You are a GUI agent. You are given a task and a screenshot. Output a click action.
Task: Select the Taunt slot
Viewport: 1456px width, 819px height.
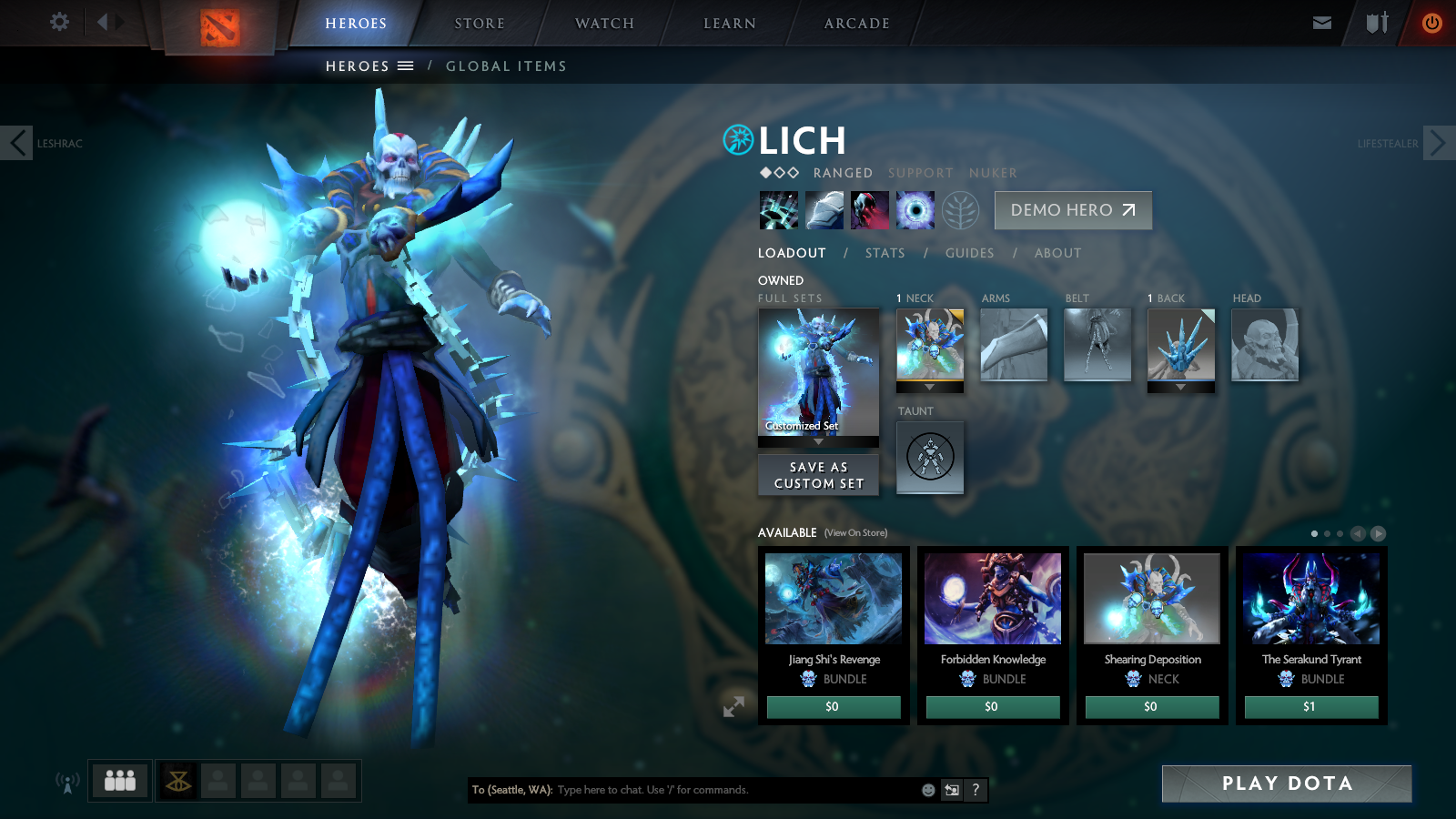click(x=930, y=457)
